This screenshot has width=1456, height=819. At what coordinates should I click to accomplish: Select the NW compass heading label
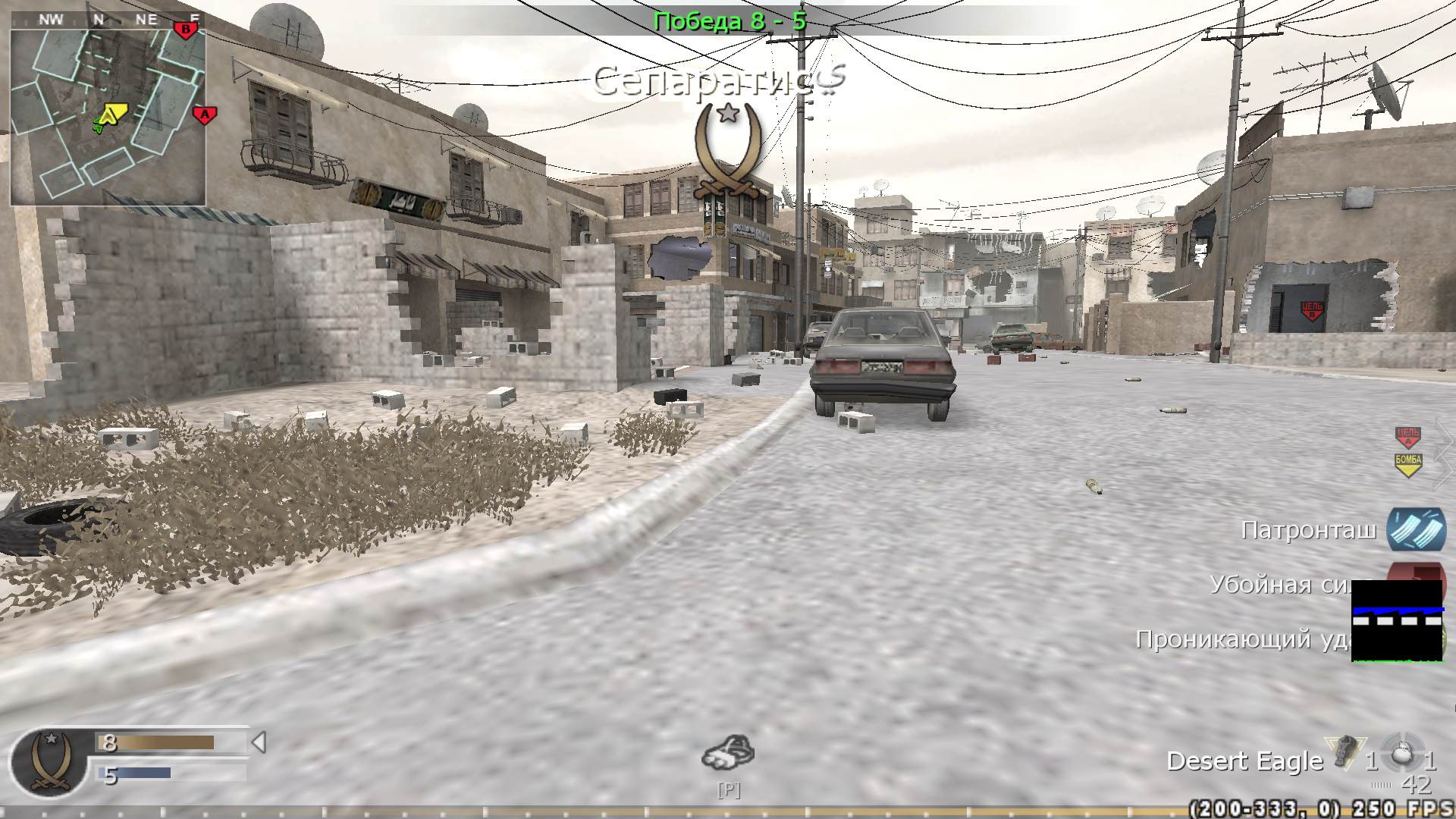pos(51,20)
